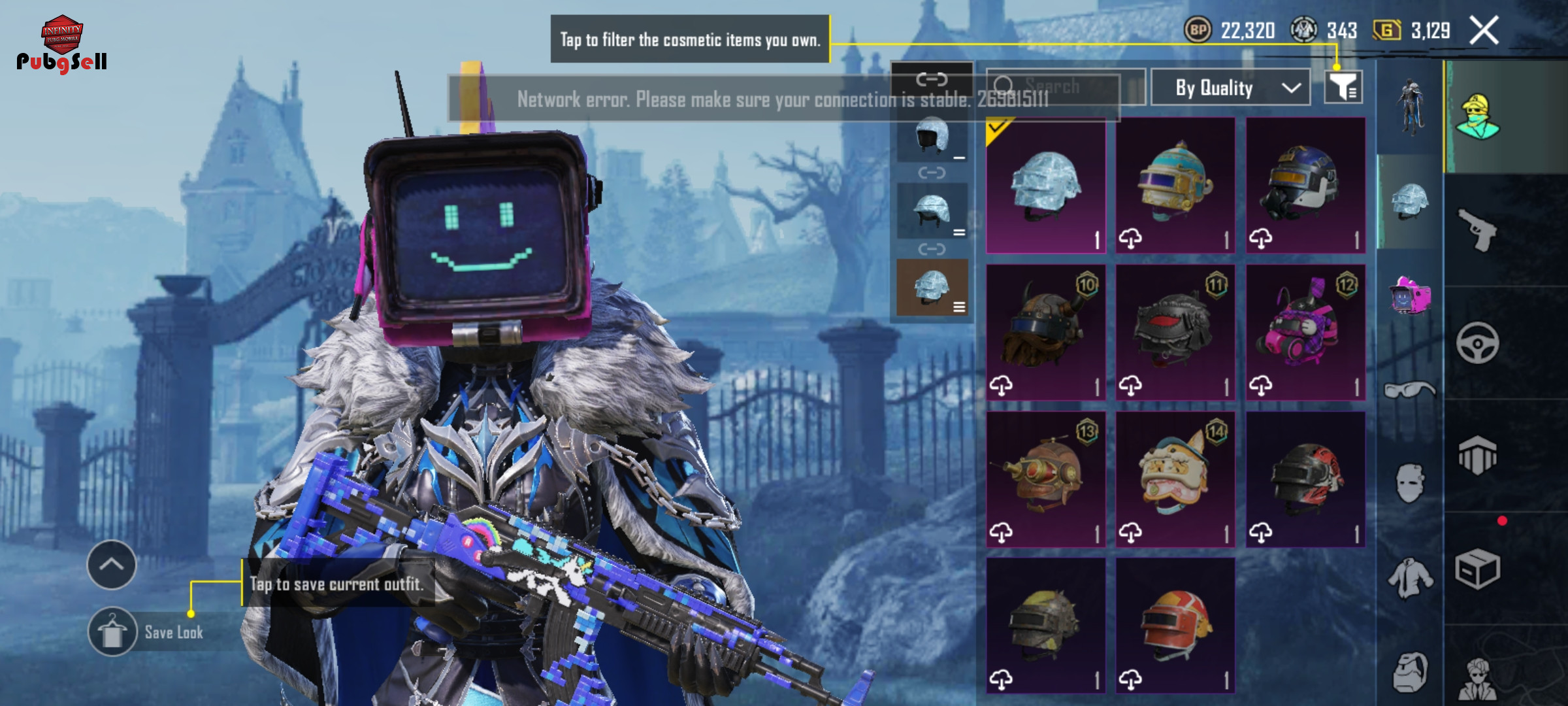This screenshot has height=706, width=1568.
Task: Select the horned viking helmet
Action: point(1045,332)
